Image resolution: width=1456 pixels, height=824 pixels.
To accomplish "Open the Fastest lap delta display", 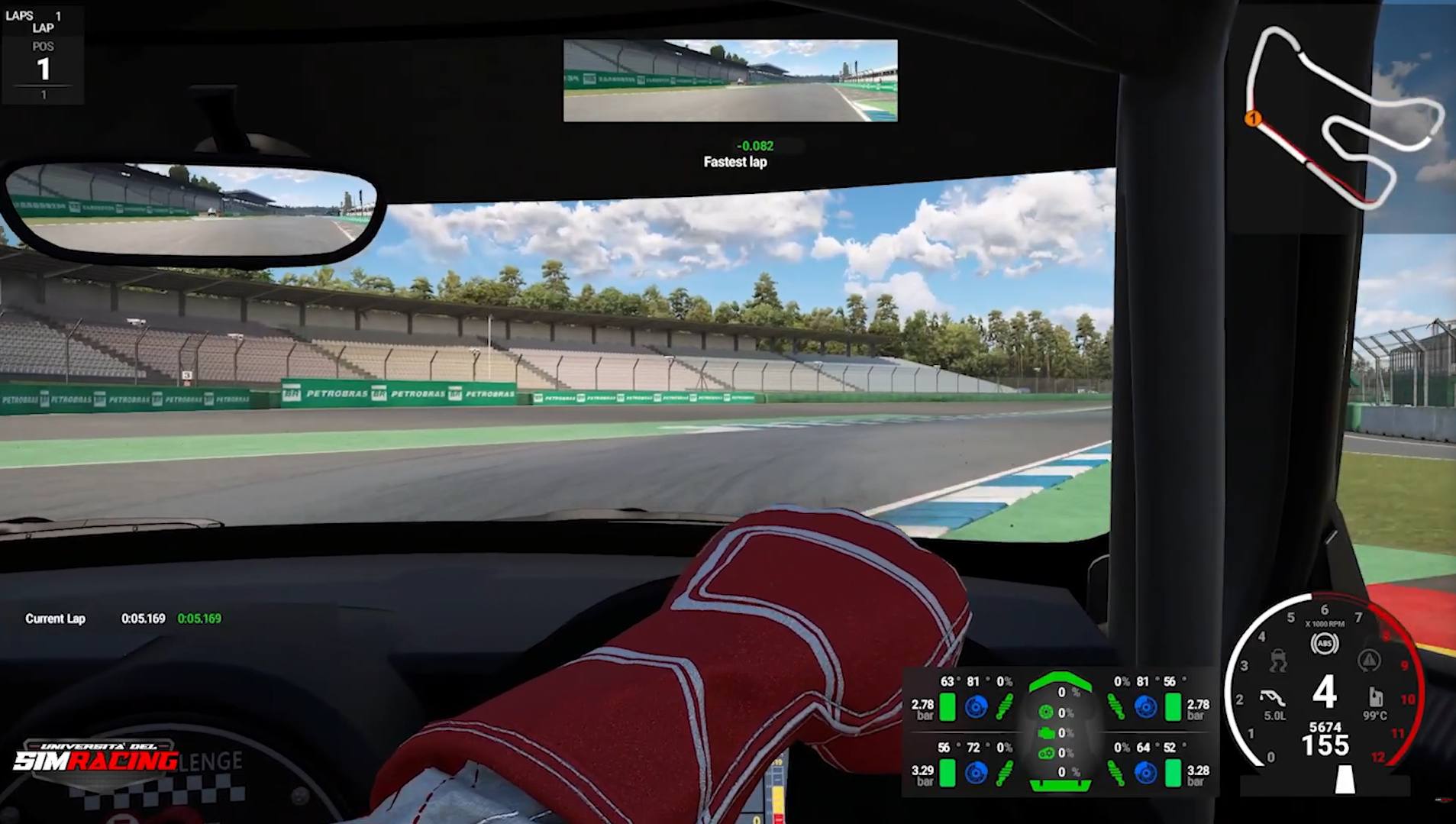I will point(734,153).
